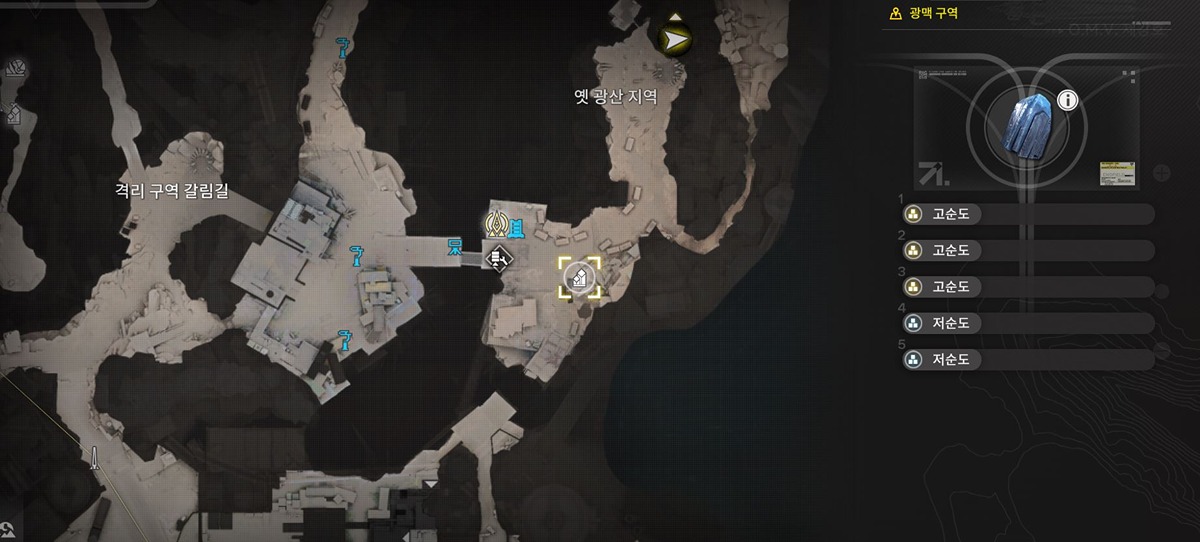This screenshot has width=1200, height=542.
Task: Pick row 4 저순도 in the ore list
Action: click(x=1027, y=323)
